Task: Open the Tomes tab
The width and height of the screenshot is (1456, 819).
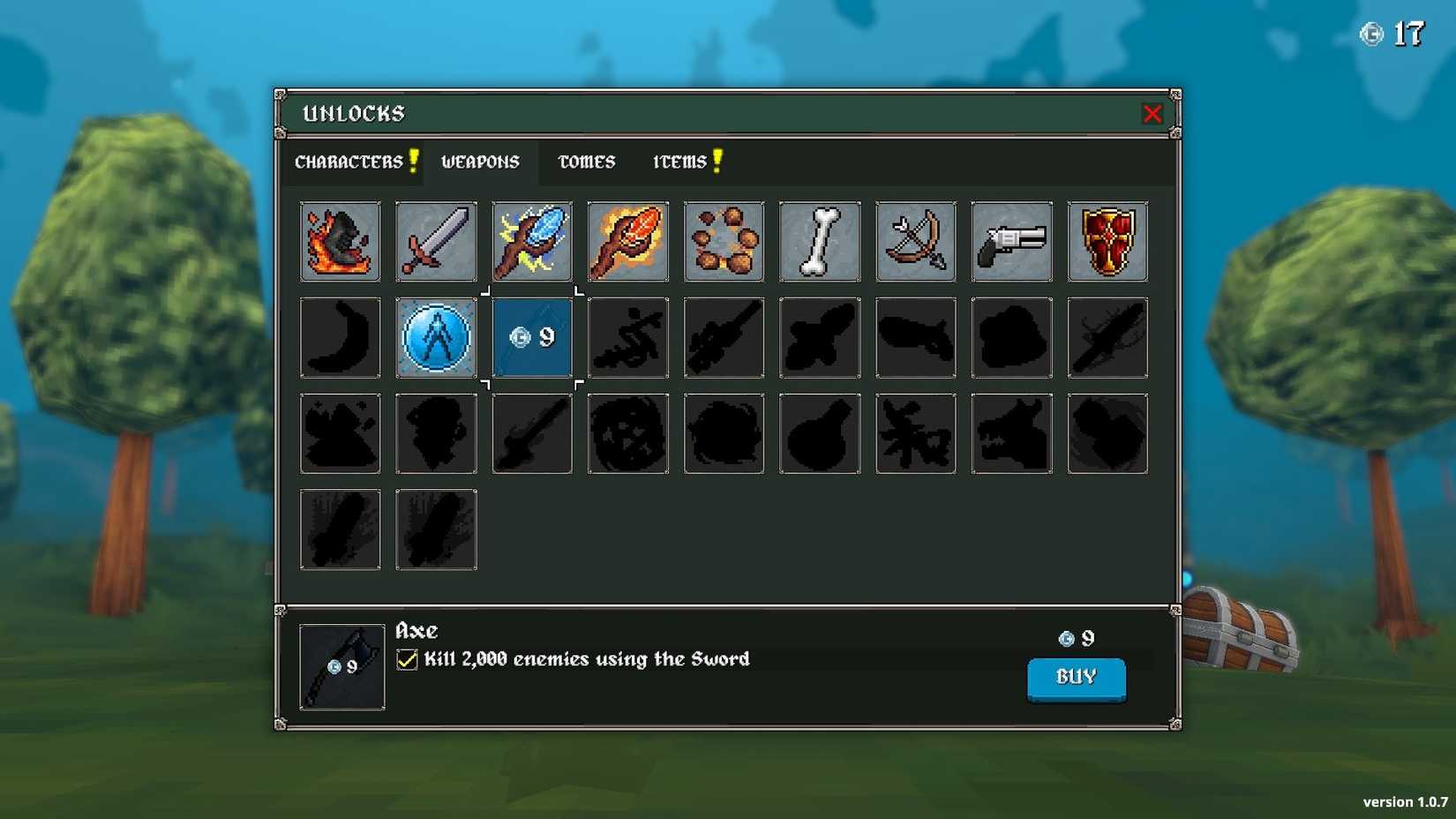Action: click(585, 162)
